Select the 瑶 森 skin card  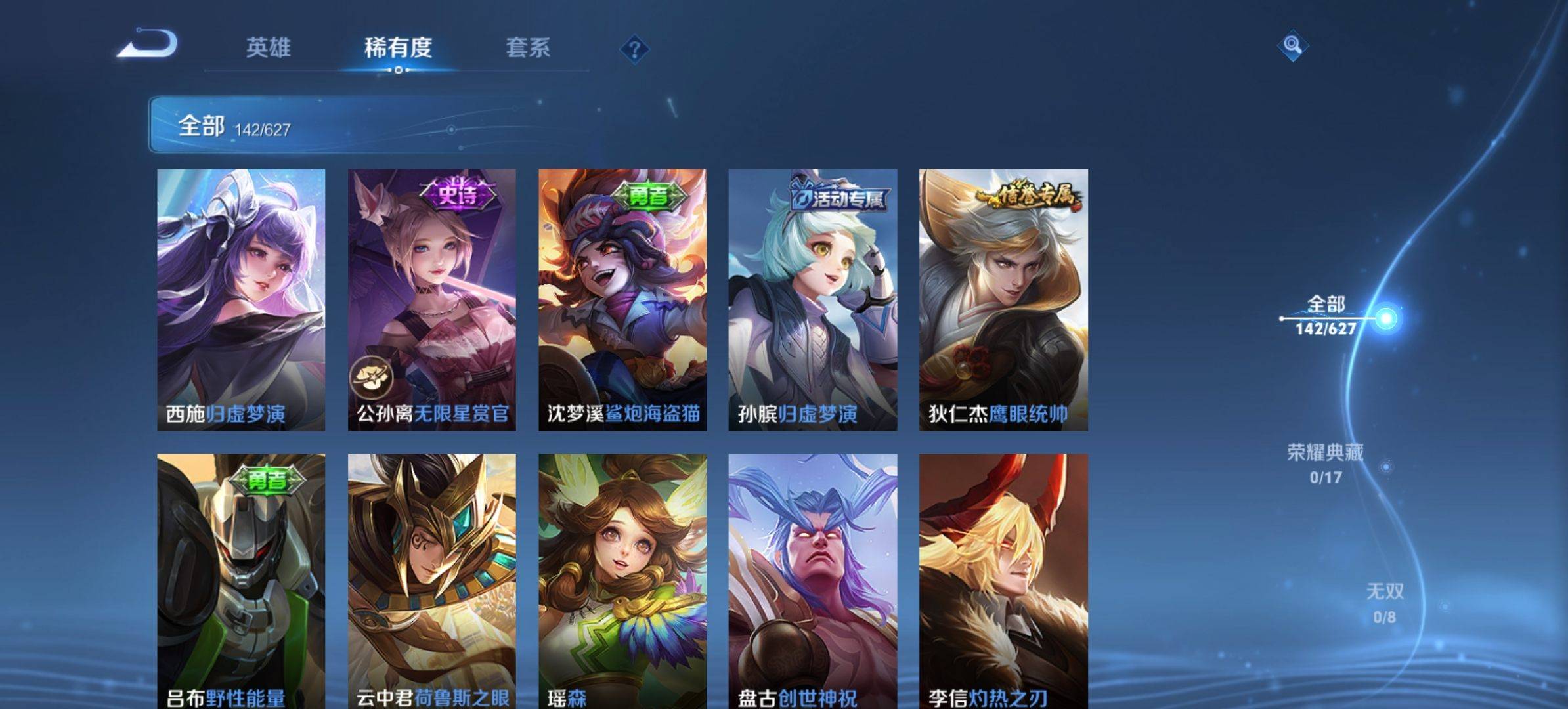click(x=622, y=581)
